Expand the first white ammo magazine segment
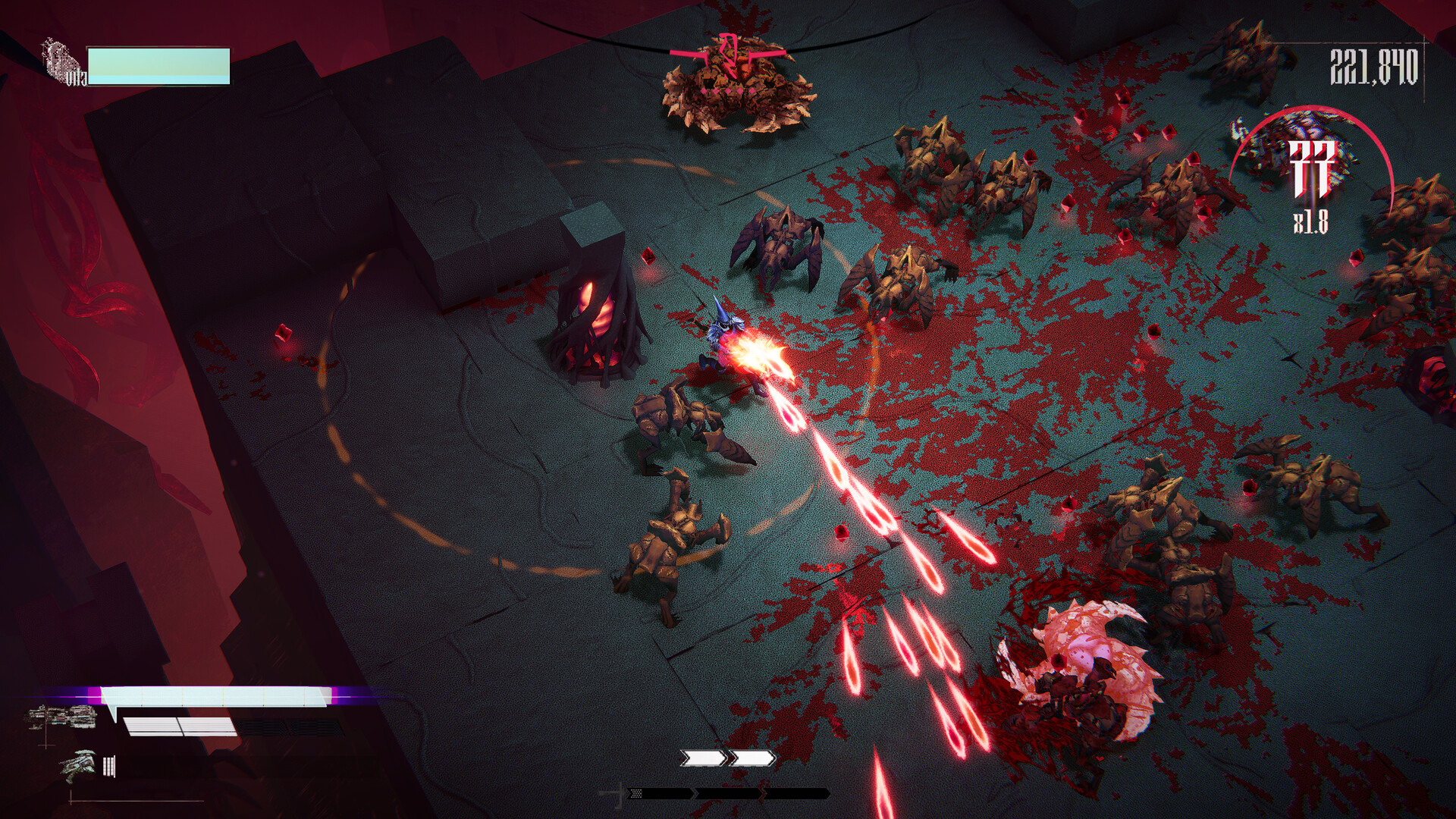The image size is (1456, 819). tap(152, 726)
